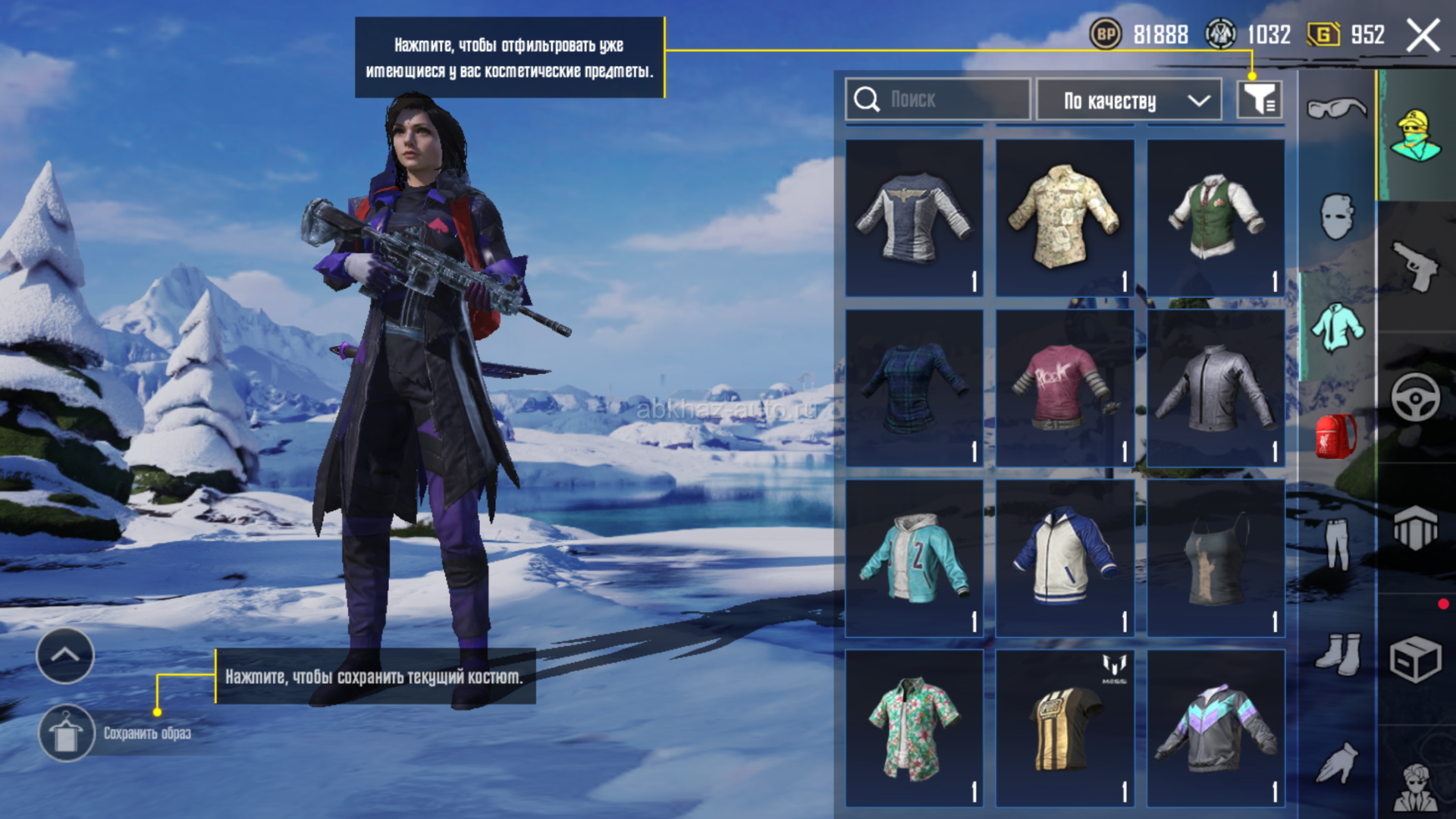Open the shoes category
Screen dimensions: 1456x819
pos(1336,654)
